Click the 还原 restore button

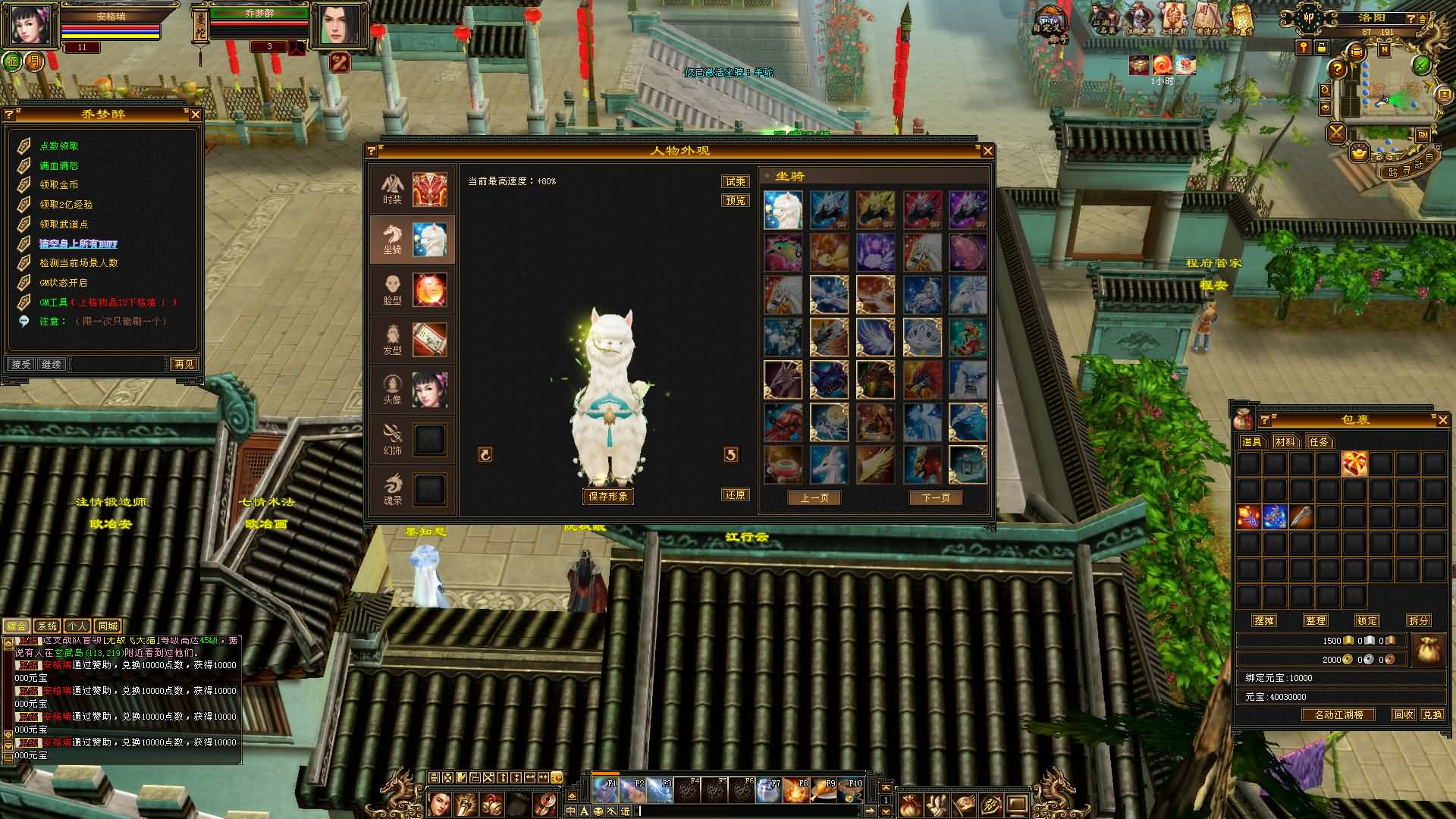[x=735, y=494]
